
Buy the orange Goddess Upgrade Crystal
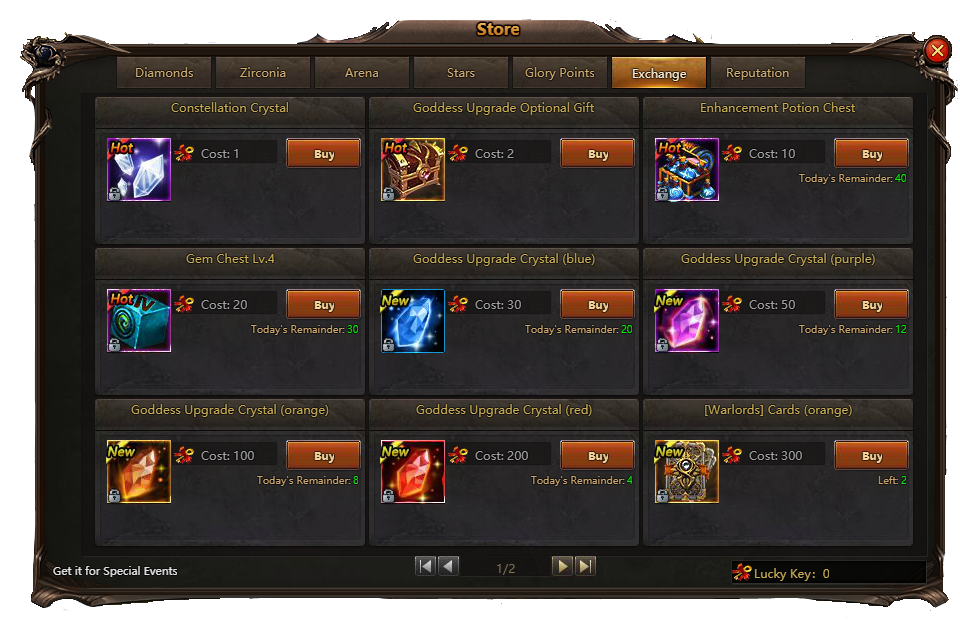(x=324, y=456)
